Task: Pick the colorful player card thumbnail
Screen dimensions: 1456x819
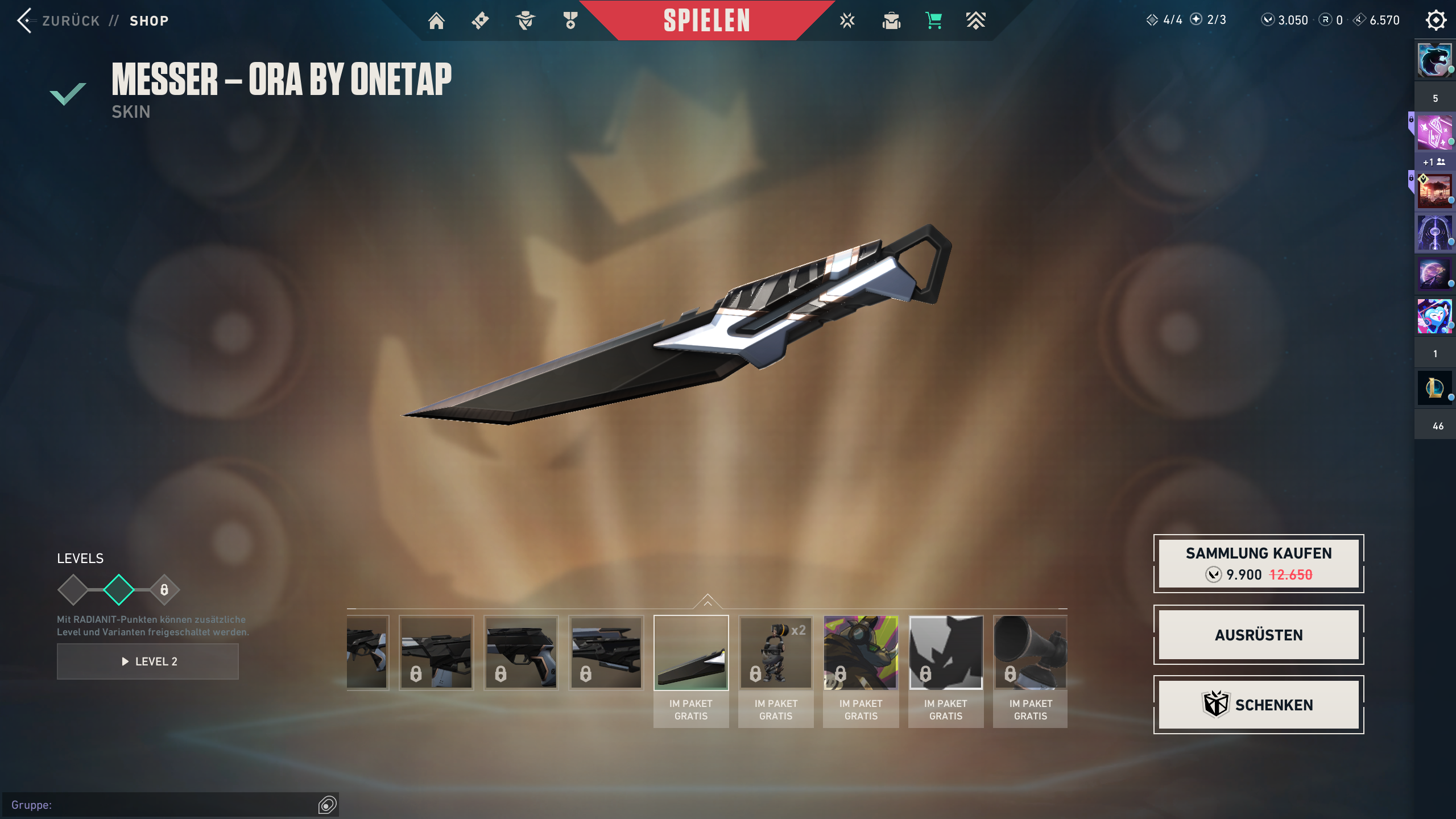Action: click(x=861, y=652)
